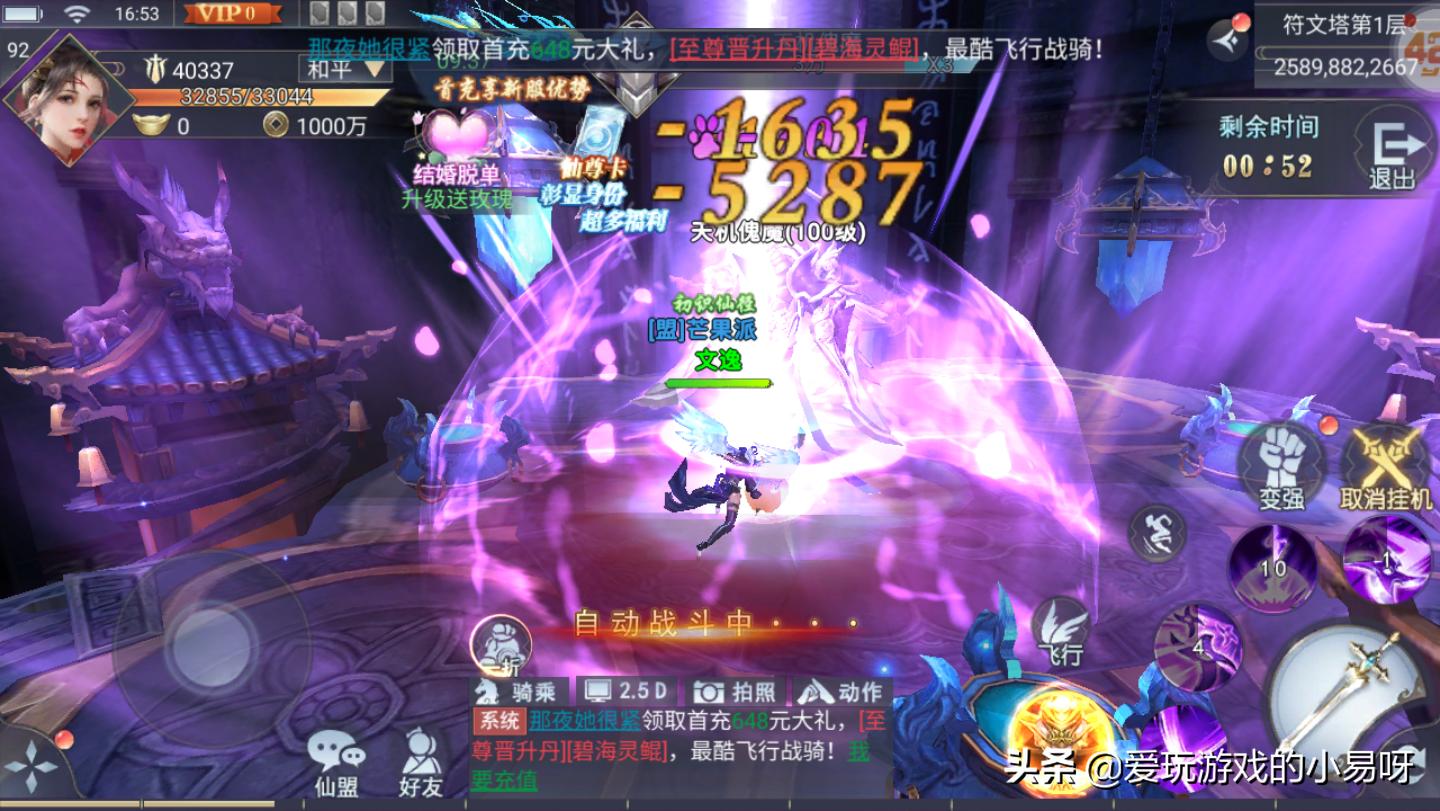Viewport: 1440px width, 811px height.
Task: Open the 结婚脱单 marriage event heart icon
Action: [x=459, y=135]
